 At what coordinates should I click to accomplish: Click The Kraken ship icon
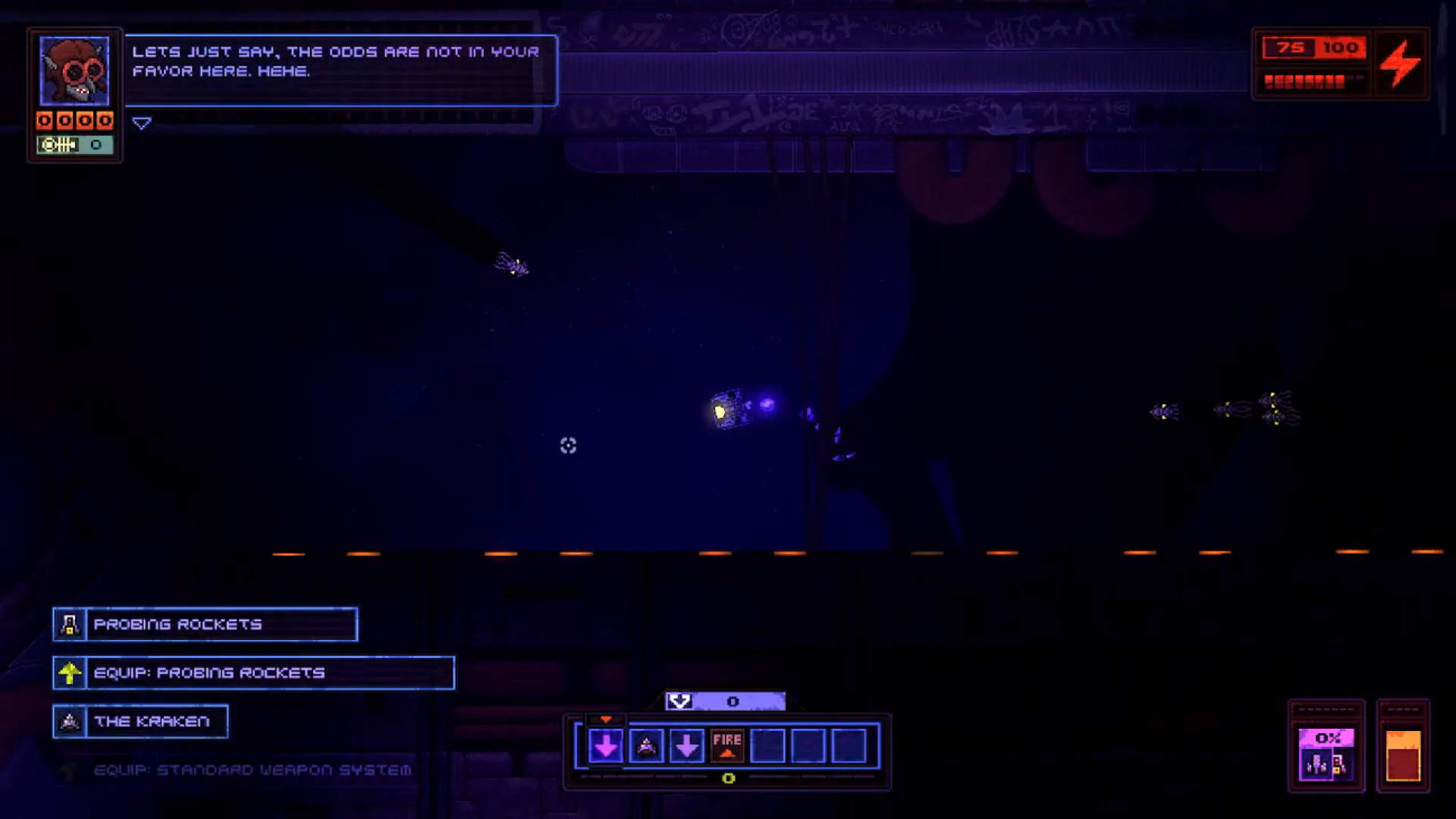pos(69,721)
